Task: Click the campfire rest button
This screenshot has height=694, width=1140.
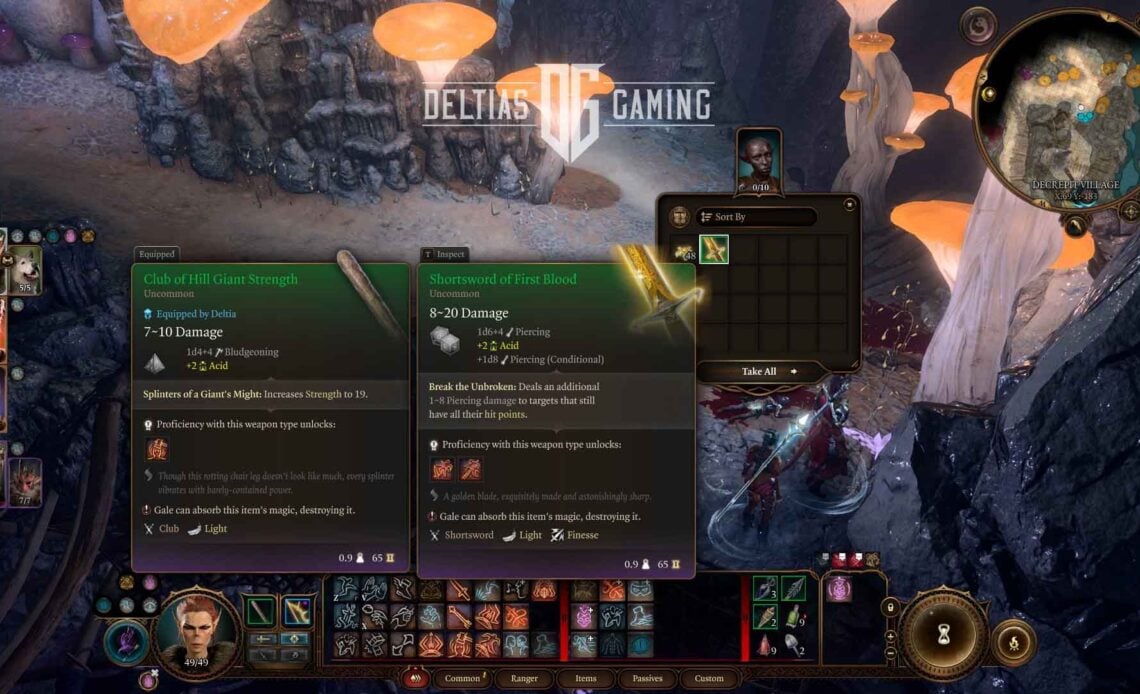Action: (1012, 643)
